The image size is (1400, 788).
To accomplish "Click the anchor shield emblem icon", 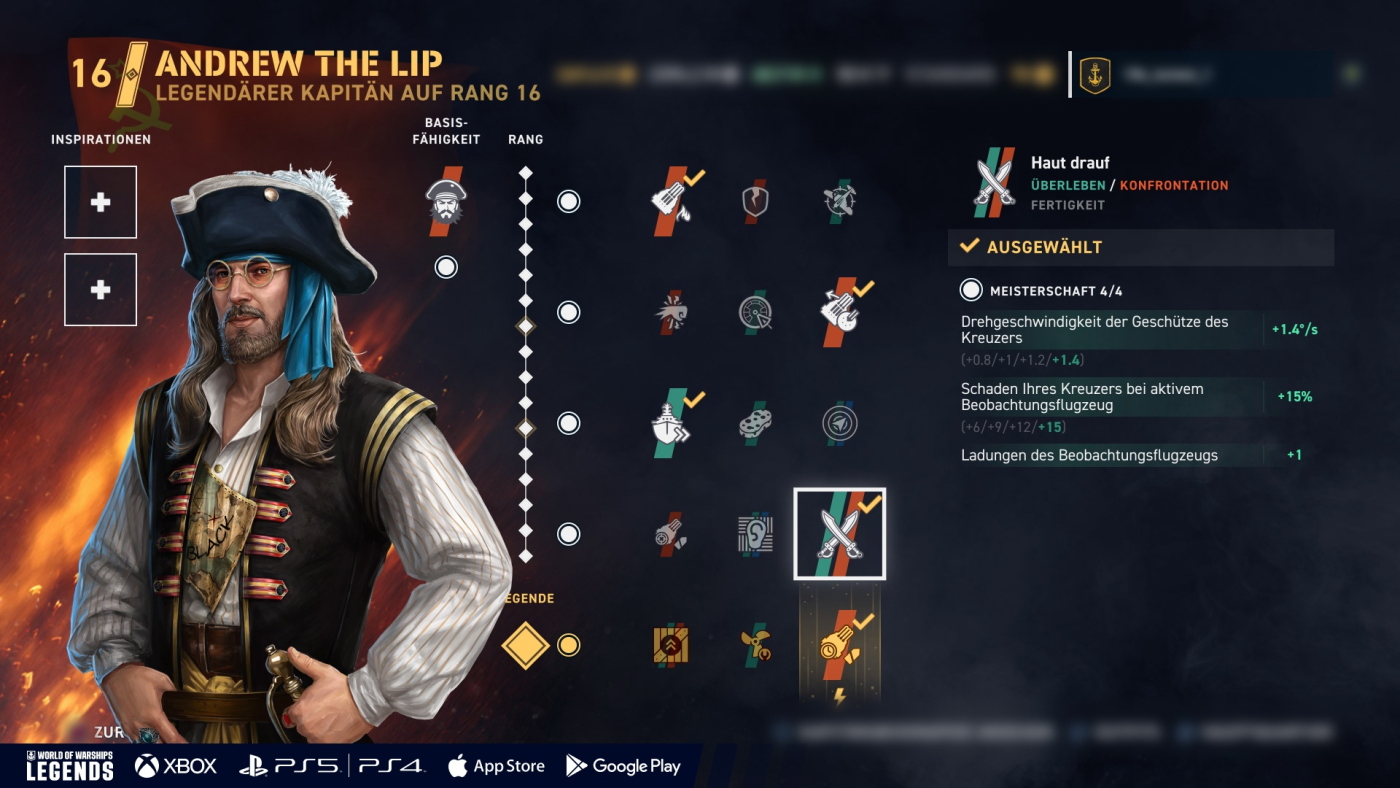I will tap(1095, 75).
